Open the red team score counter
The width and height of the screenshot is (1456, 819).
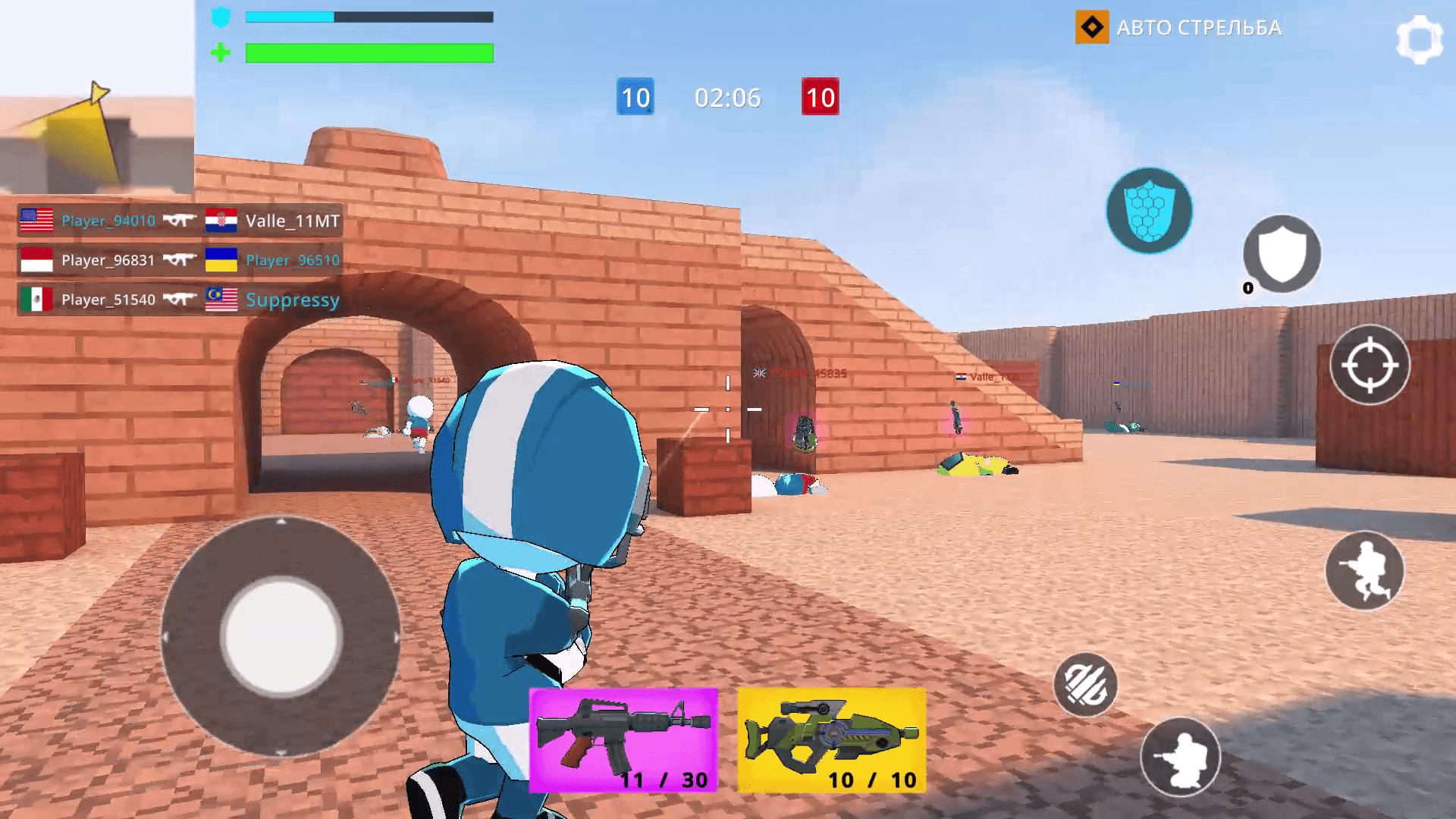click(819, 98)
